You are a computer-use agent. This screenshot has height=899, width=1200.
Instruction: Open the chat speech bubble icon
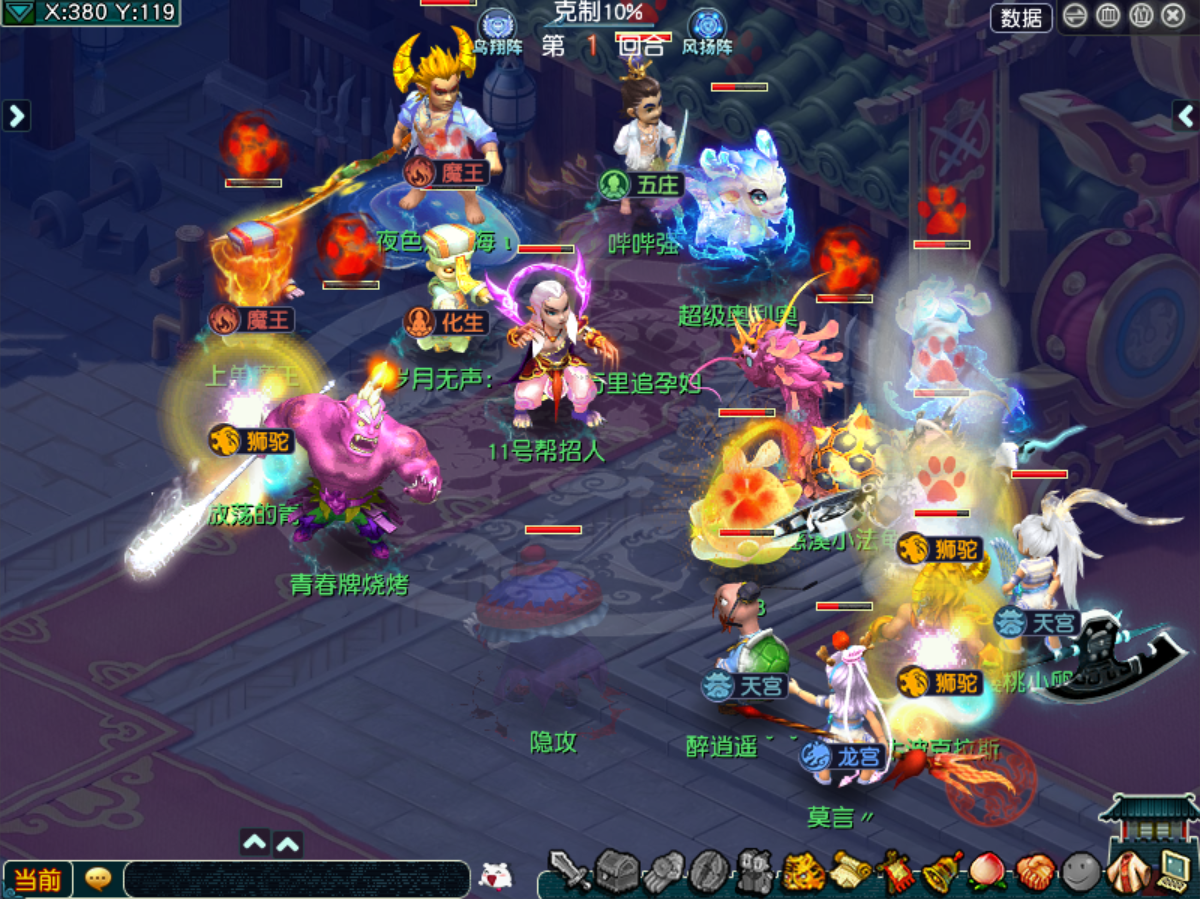tap(98, 879)
